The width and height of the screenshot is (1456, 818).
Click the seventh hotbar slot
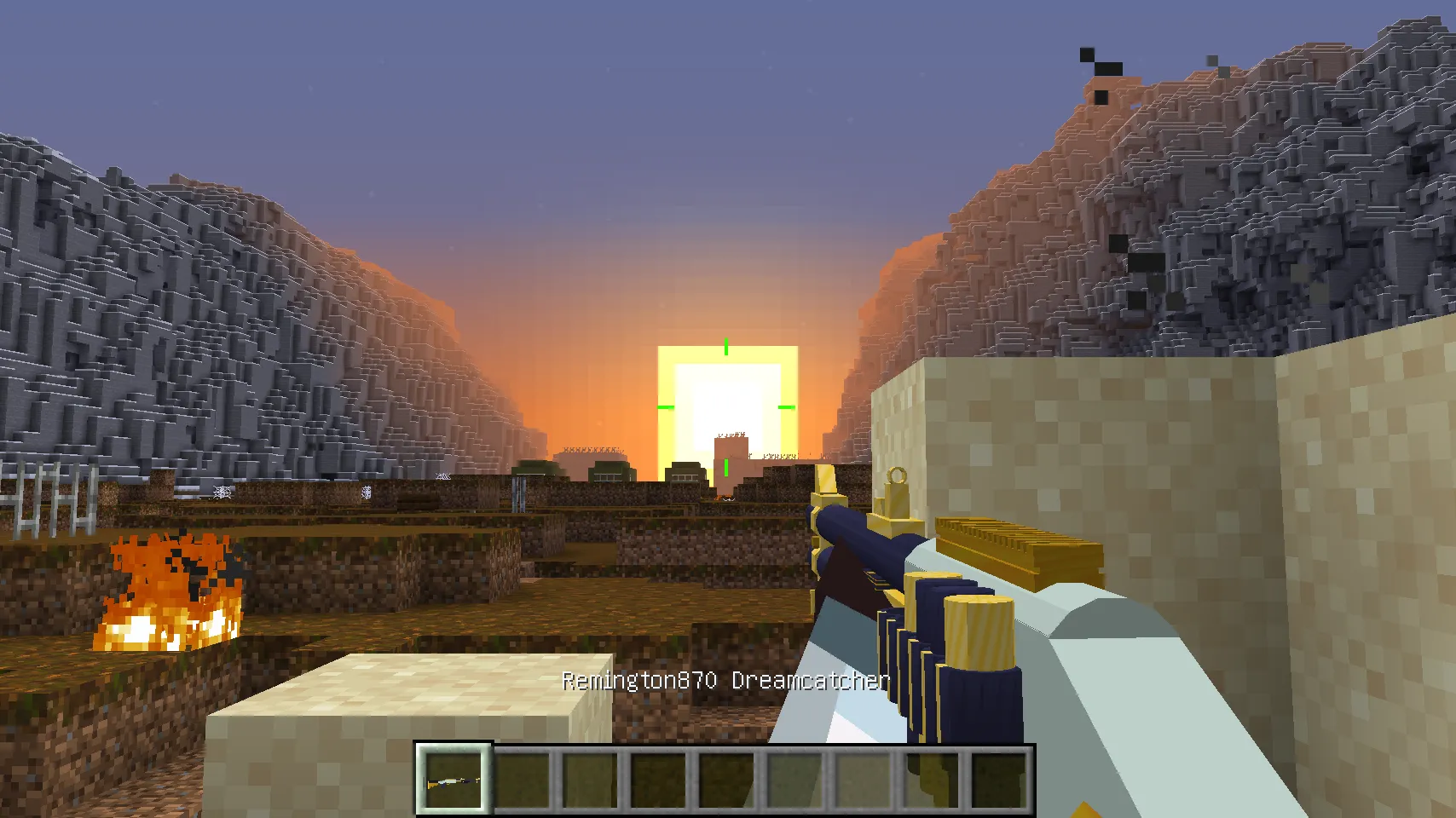pyautogui.click(x=864, y=778)
